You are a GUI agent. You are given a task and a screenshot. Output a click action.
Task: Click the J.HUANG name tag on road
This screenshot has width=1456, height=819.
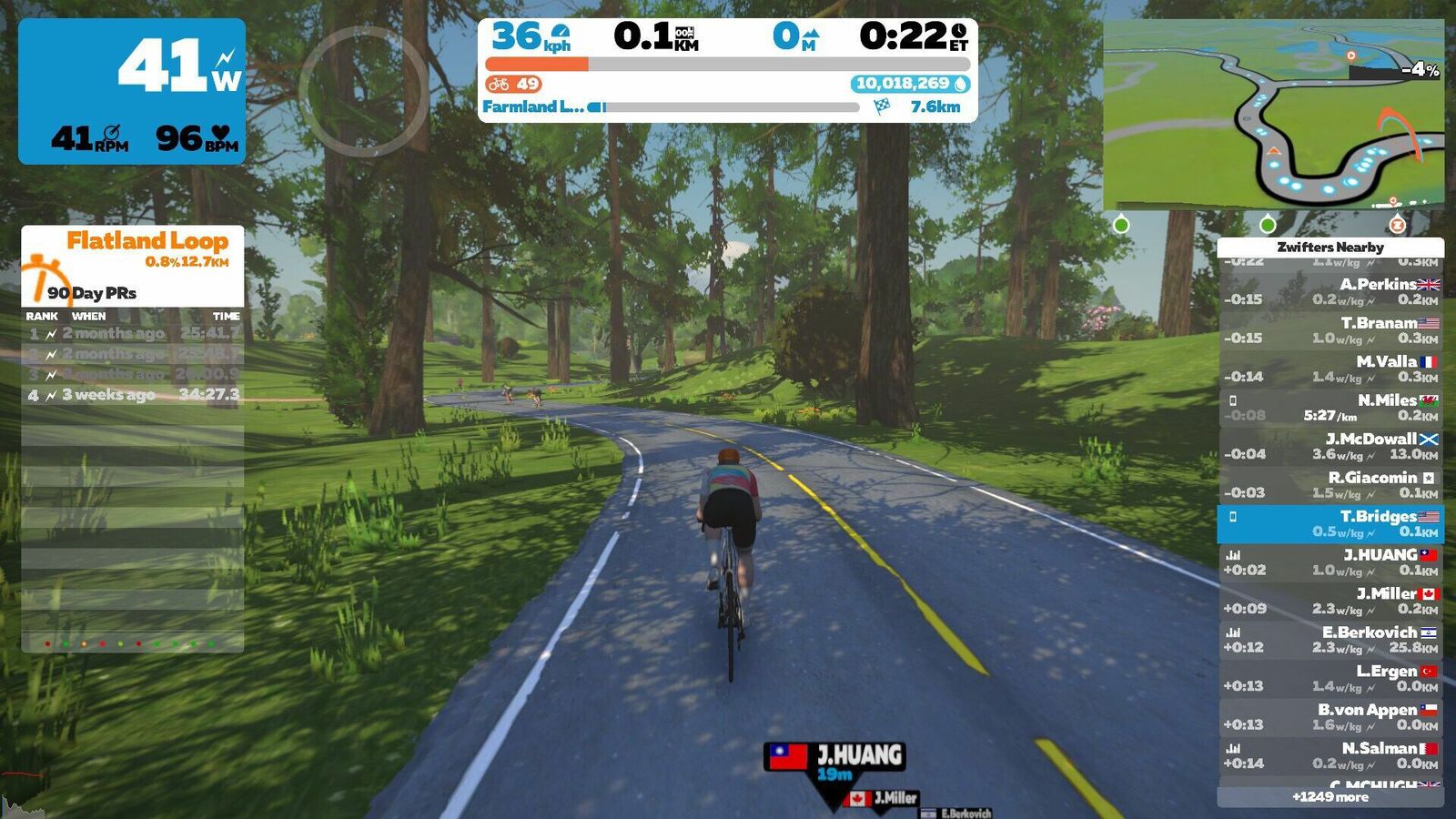tap(835, 757)
